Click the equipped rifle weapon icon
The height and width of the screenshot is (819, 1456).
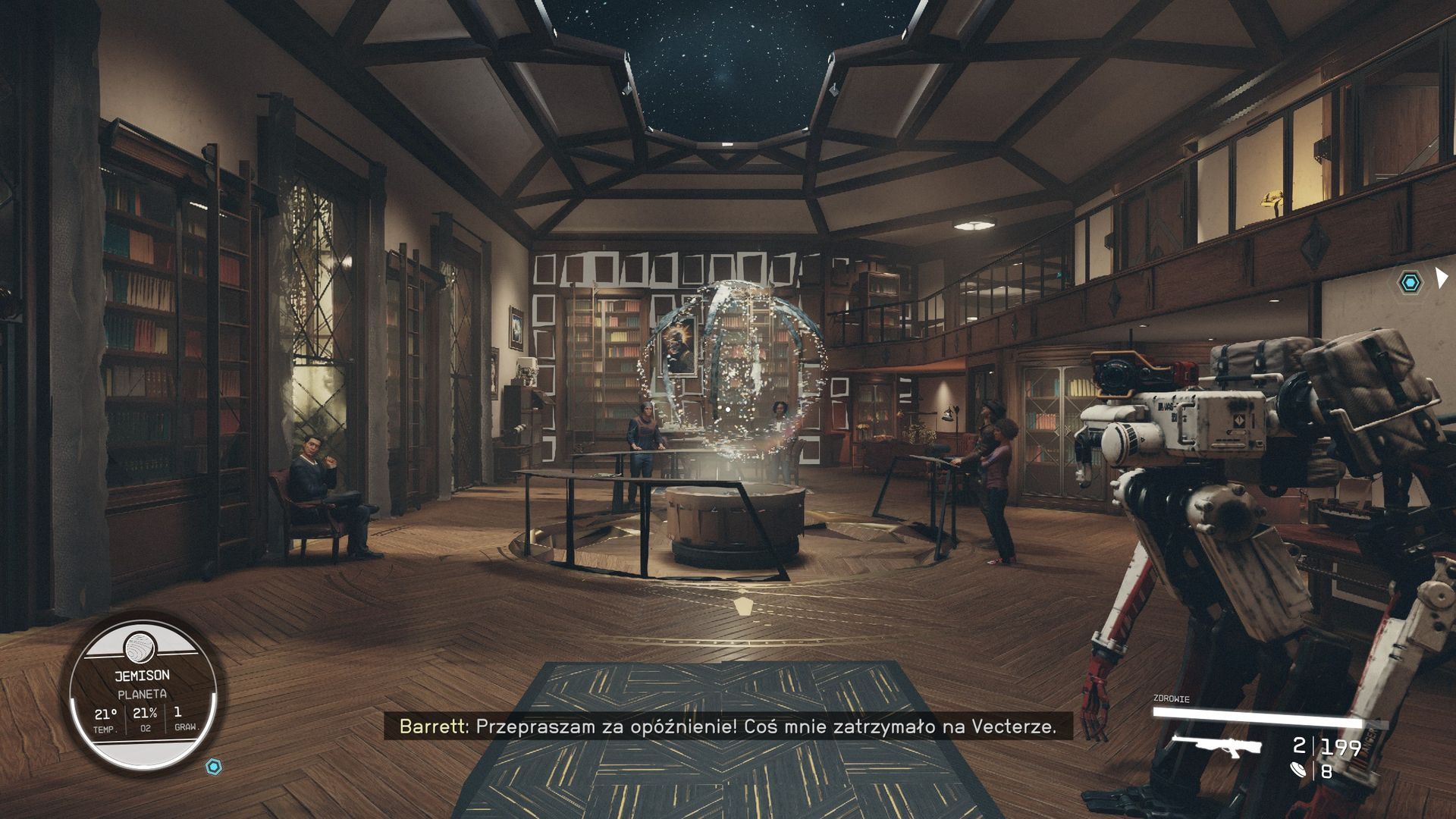pos(1216,746)
